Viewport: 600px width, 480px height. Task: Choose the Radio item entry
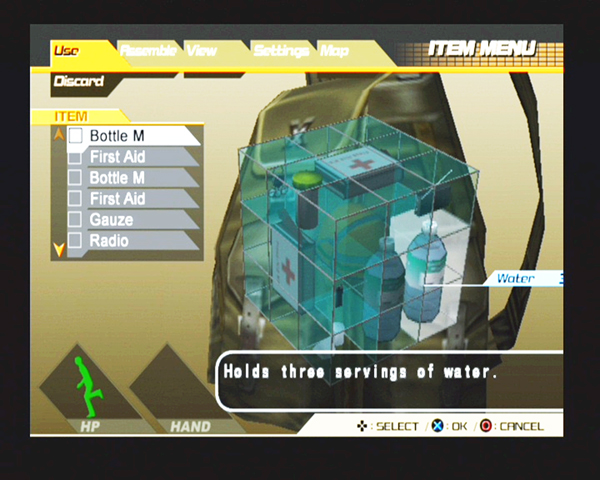109,240
